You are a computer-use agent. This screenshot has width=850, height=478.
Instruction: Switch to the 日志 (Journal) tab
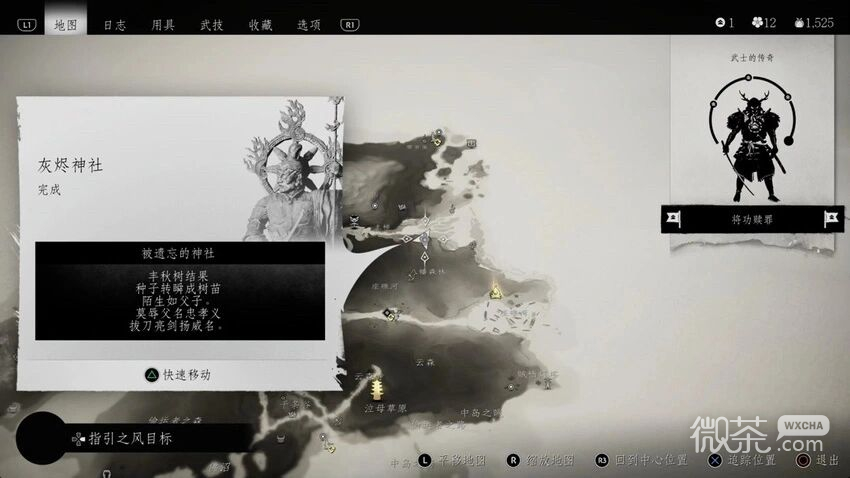(114, 23)
